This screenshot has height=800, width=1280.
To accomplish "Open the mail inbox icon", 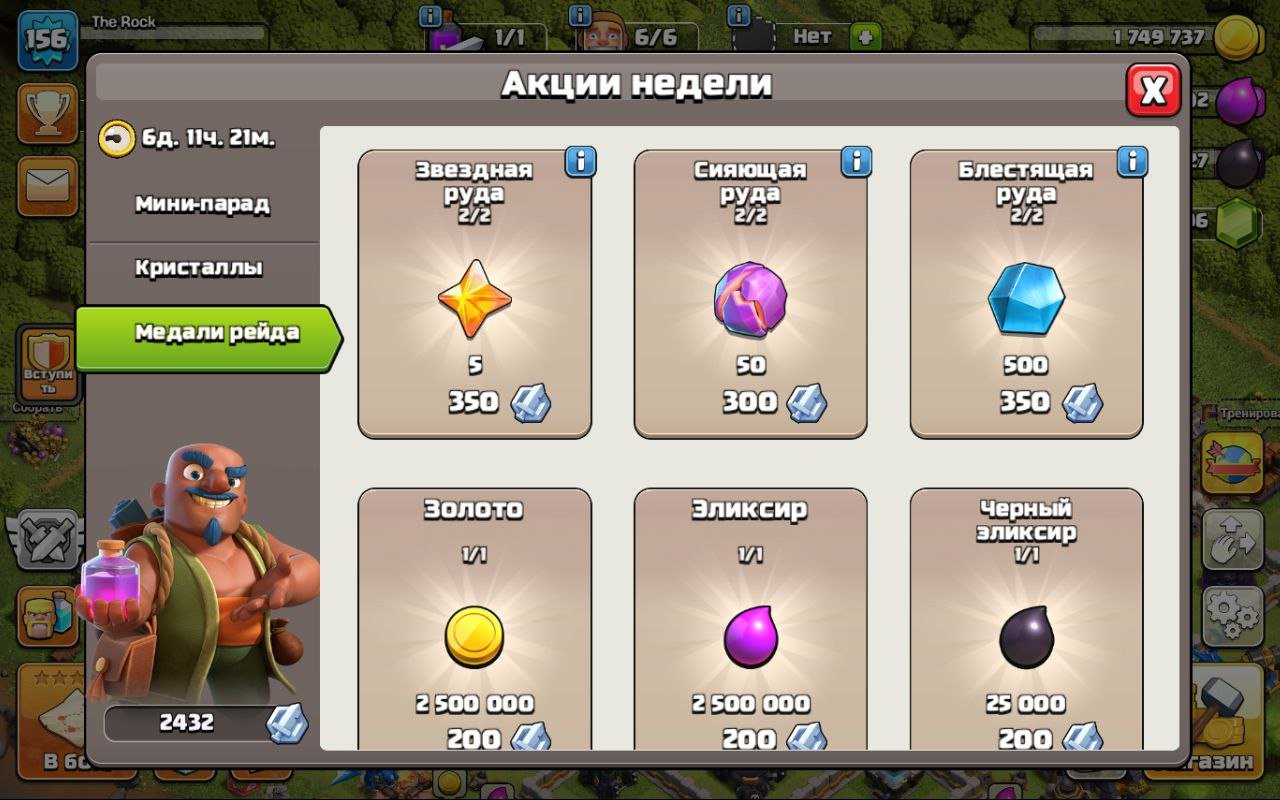I will pyautogui.click(x=45, y=186).
